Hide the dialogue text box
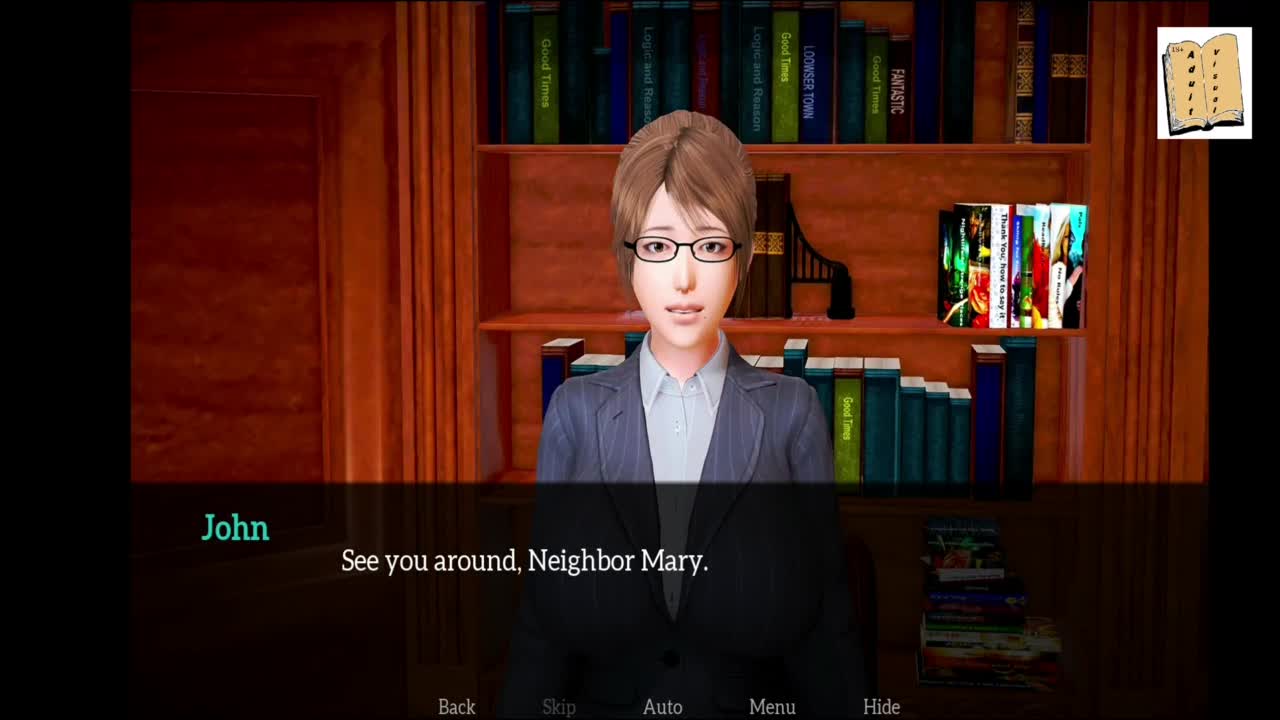This screenshot has height=720, width=1280. [881, 707]
